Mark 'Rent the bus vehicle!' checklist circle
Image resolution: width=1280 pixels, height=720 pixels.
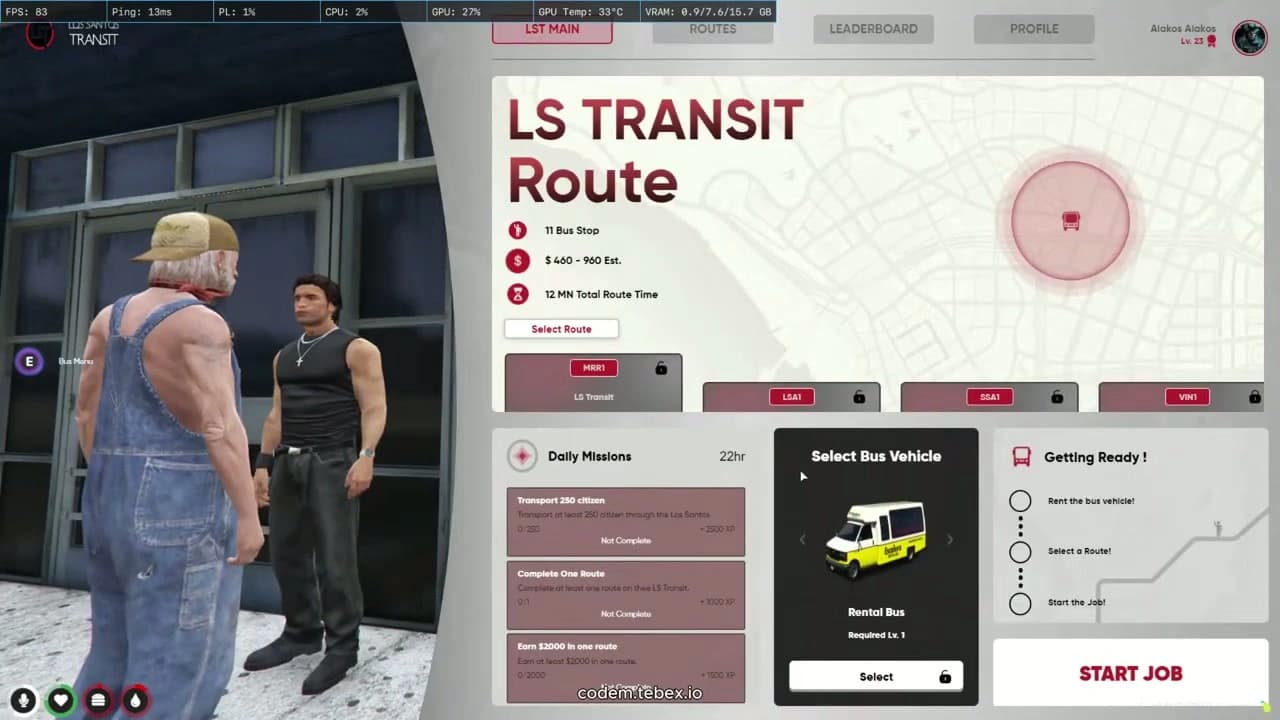1020,500
